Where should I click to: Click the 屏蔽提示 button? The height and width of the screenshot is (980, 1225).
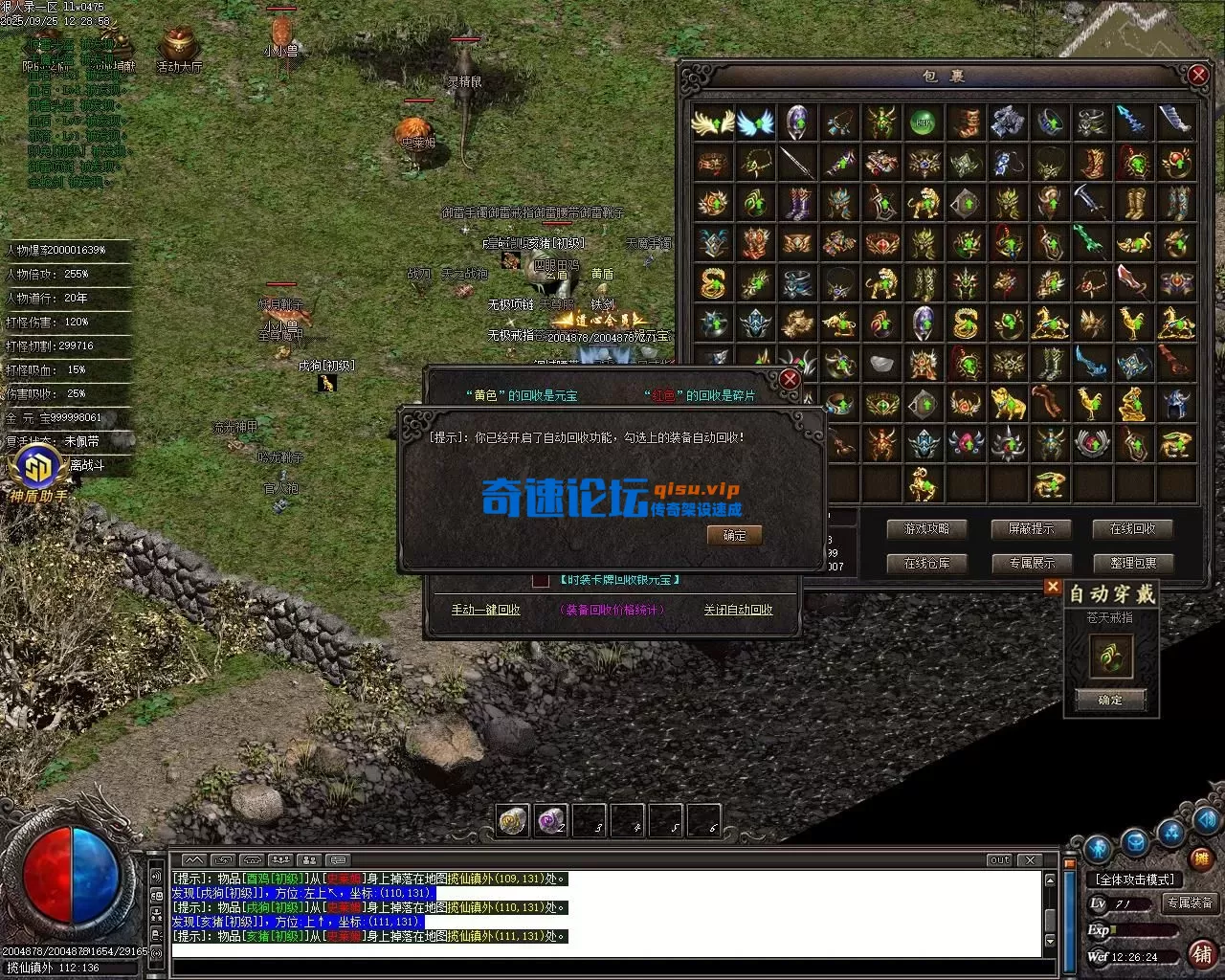(x=1030, y=528)
